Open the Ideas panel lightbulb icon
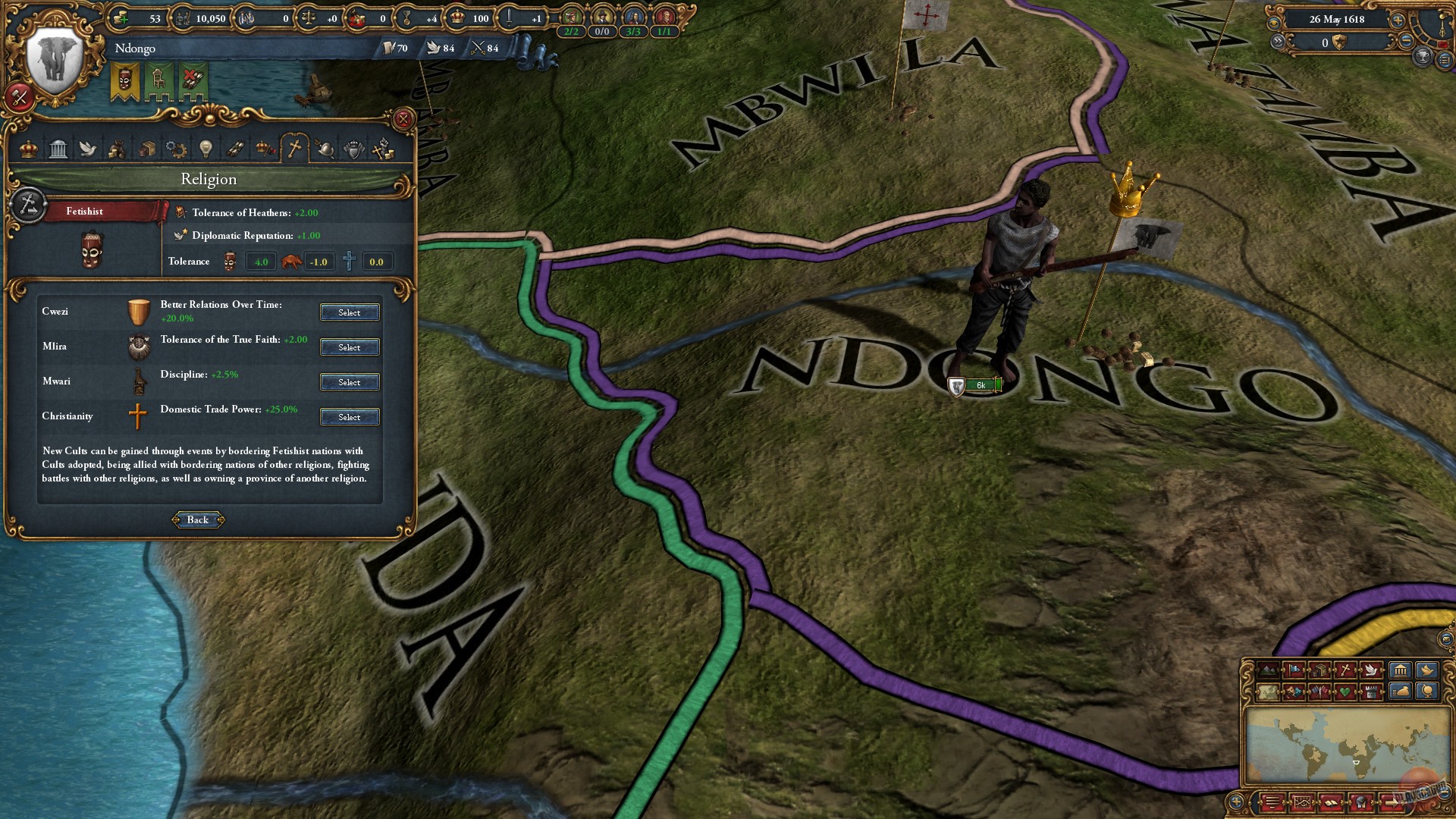The height and width of the screenshot is (819, 1456). [x=206, y=149]
